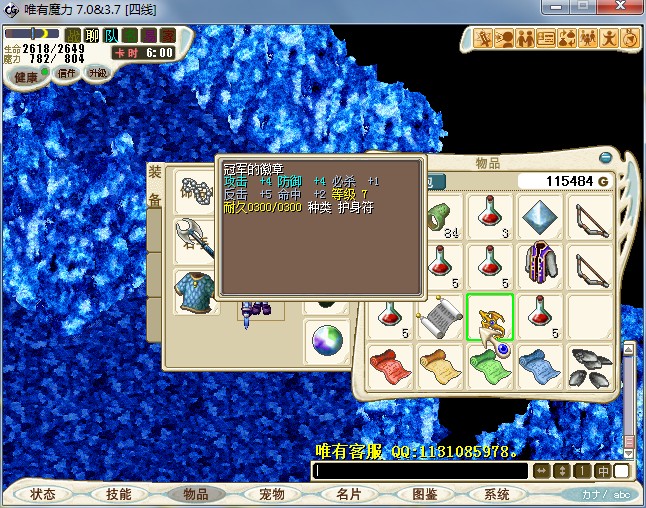Screen dimensions: 646x508
Task: Open the 信件 mail button
Action: 66,73
